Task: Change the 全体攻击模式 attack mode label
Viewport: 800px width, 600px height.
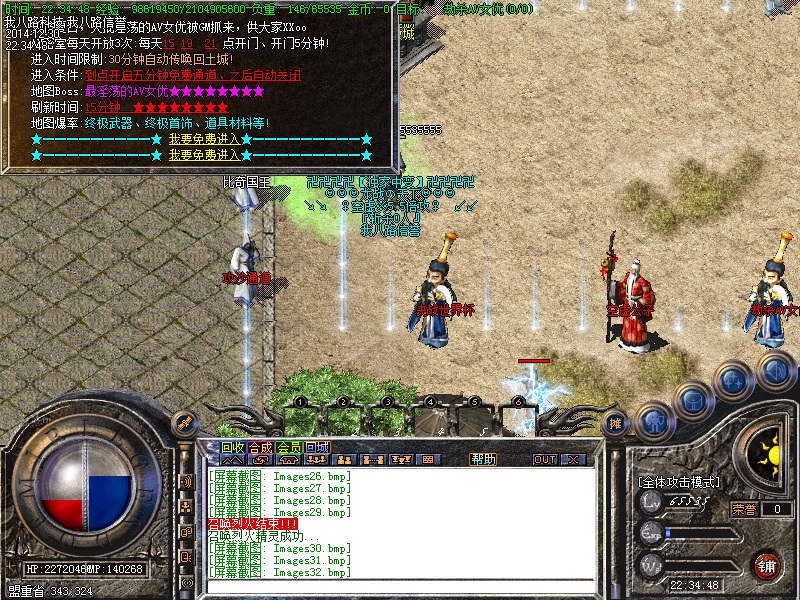Action: coord(679,482)
